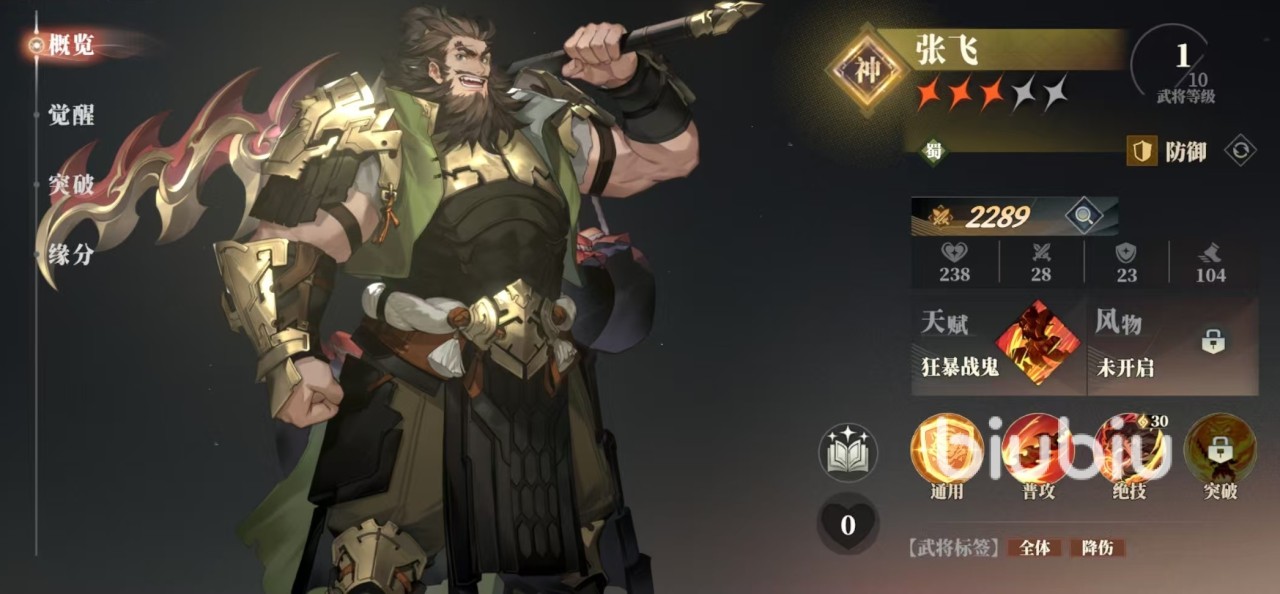Open the locked 风物 panel
Image resolution: width=1280 pixels, height=594 pixels.
(1172, 343)
